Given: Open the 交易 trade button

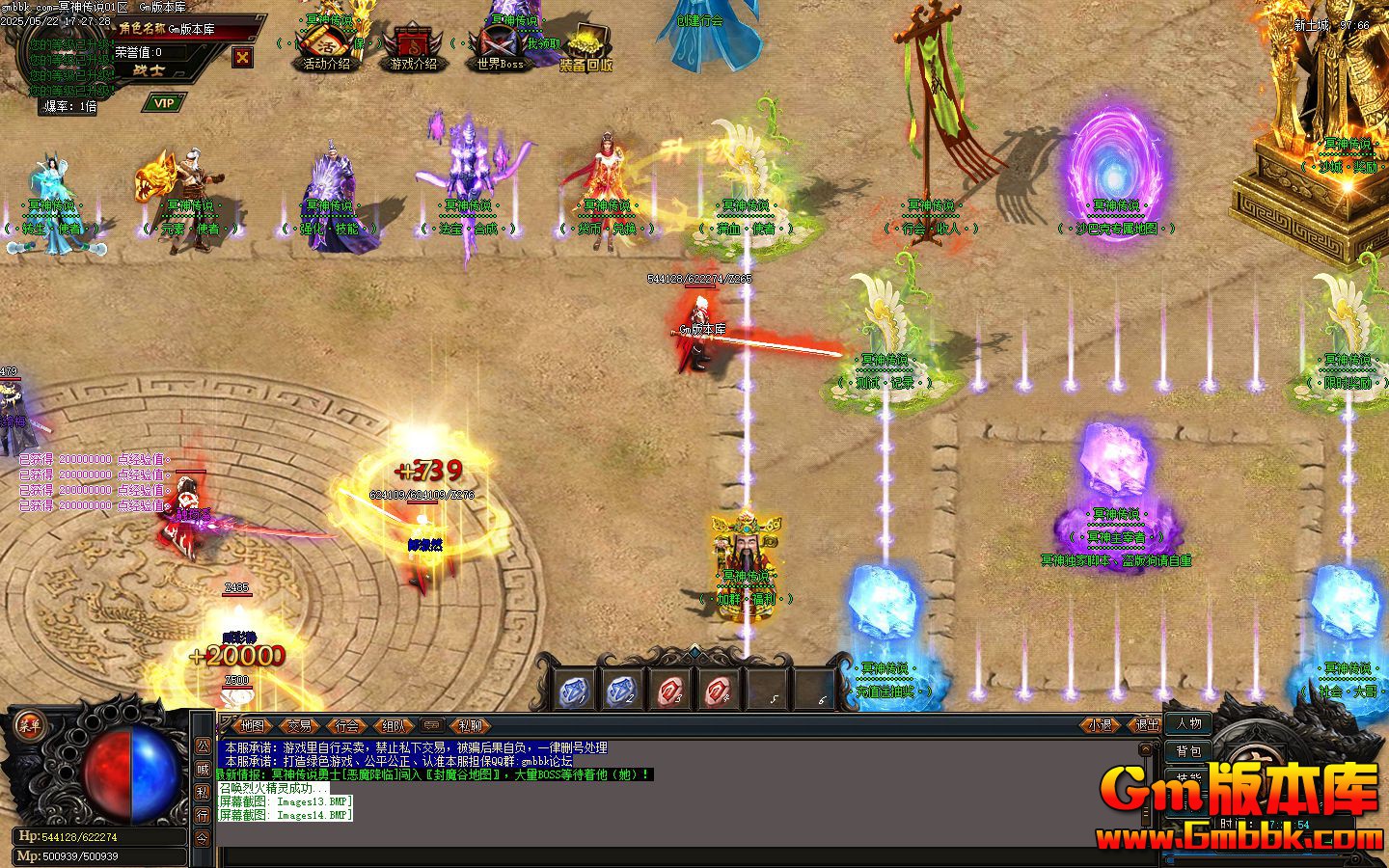Looking at the screenshot, I should (300, 725).
